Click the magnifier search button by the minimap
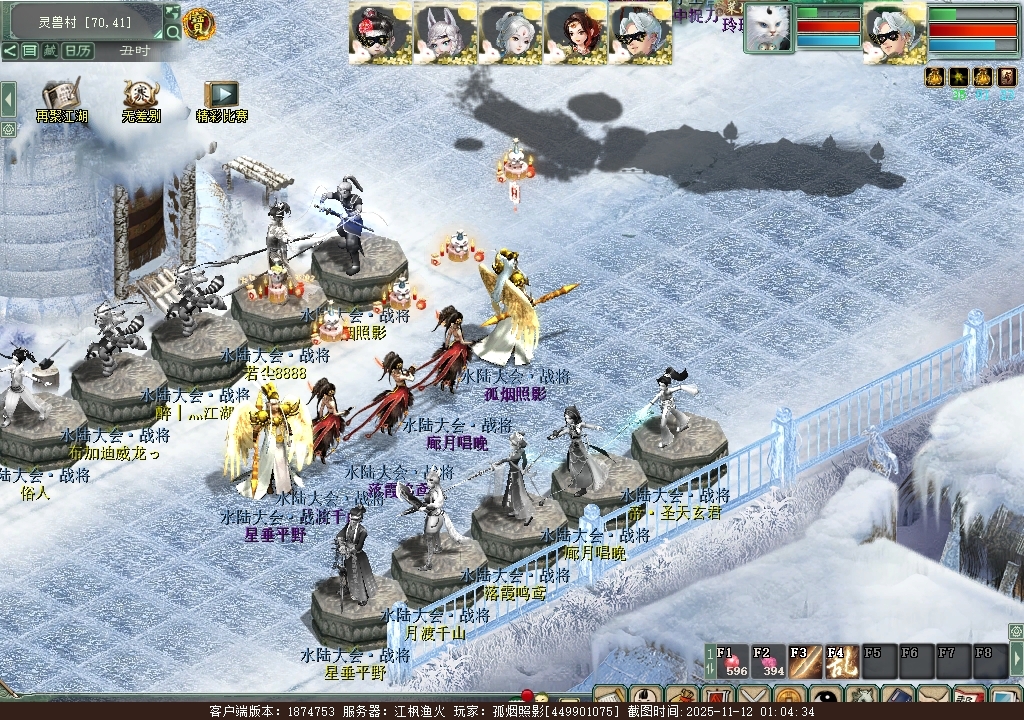The height and width of the screenshot is (720, 1024). pos(172,33)
